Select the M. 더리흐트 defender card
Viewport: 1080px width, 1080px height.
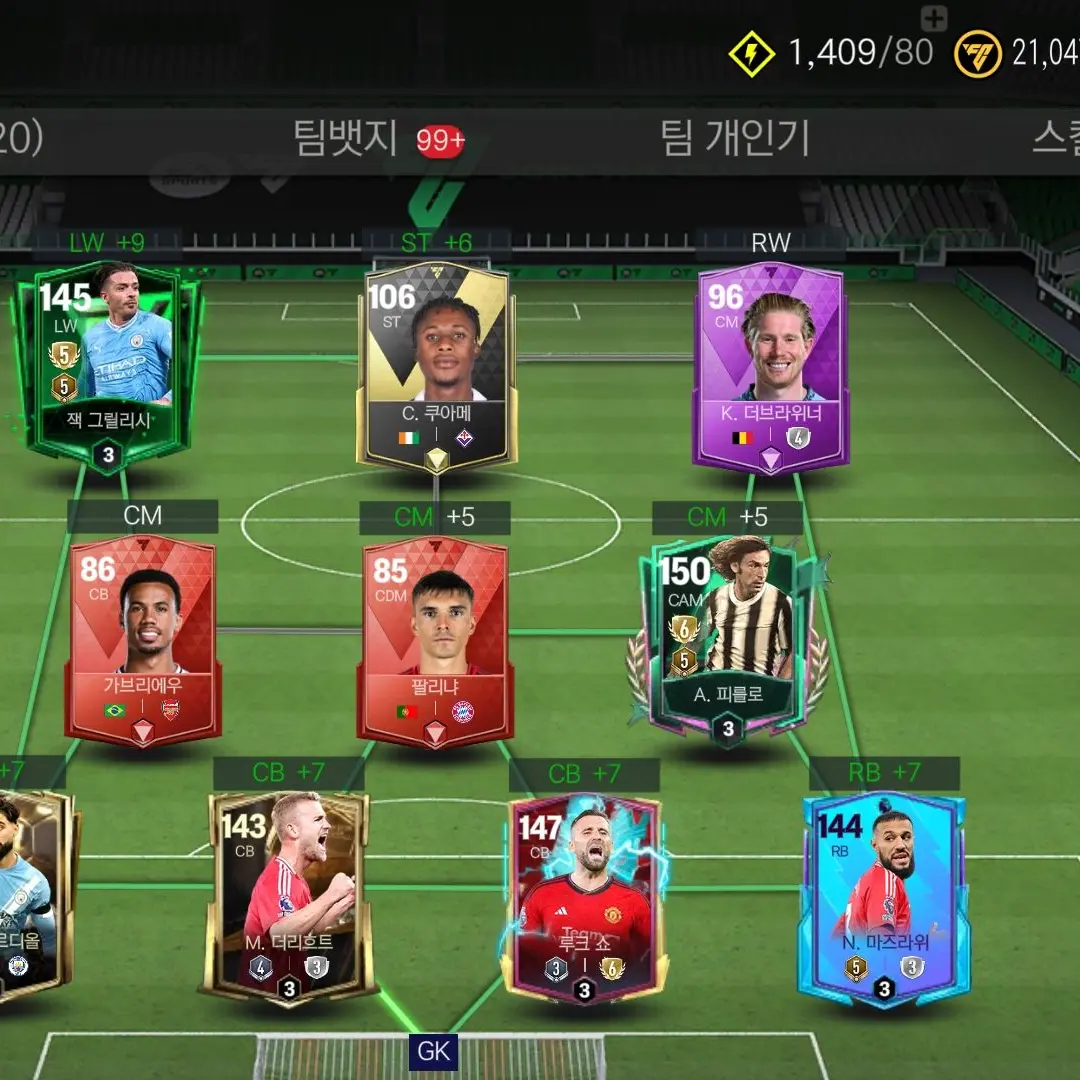coord(288,895)
